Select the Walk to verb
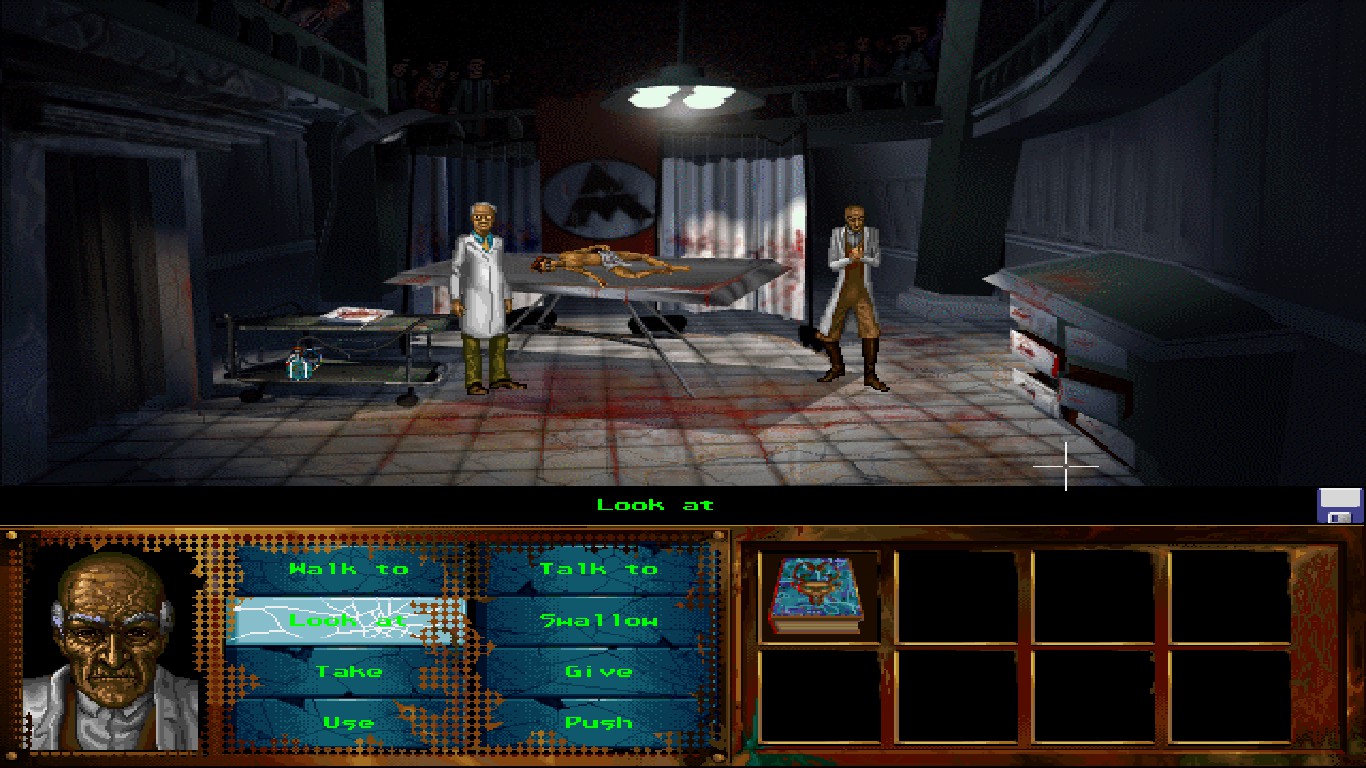The image size is (1366, 768). pos(349,569)
